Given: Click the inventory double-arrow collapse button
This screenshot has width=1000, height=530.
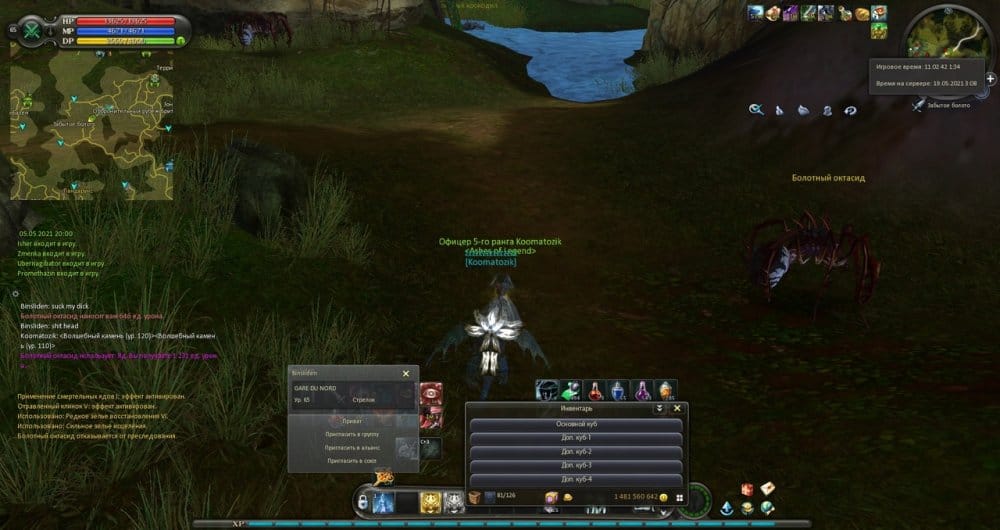Looking at the screenshot, I should click(659, 408).
